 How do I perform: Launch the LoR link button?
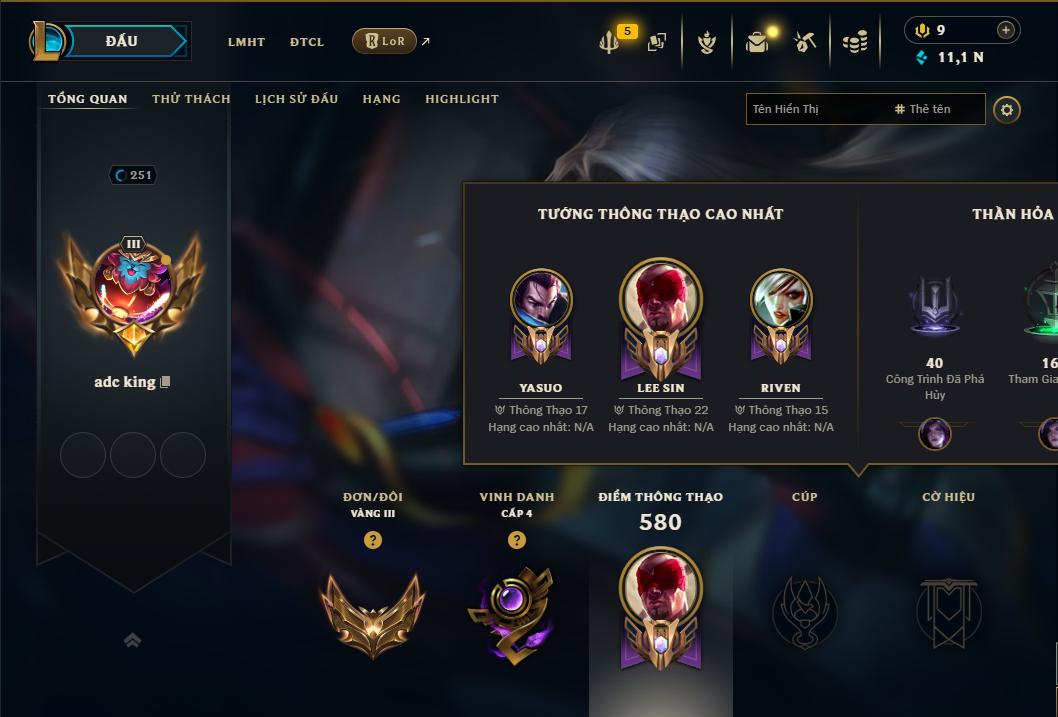click(385, 41)
